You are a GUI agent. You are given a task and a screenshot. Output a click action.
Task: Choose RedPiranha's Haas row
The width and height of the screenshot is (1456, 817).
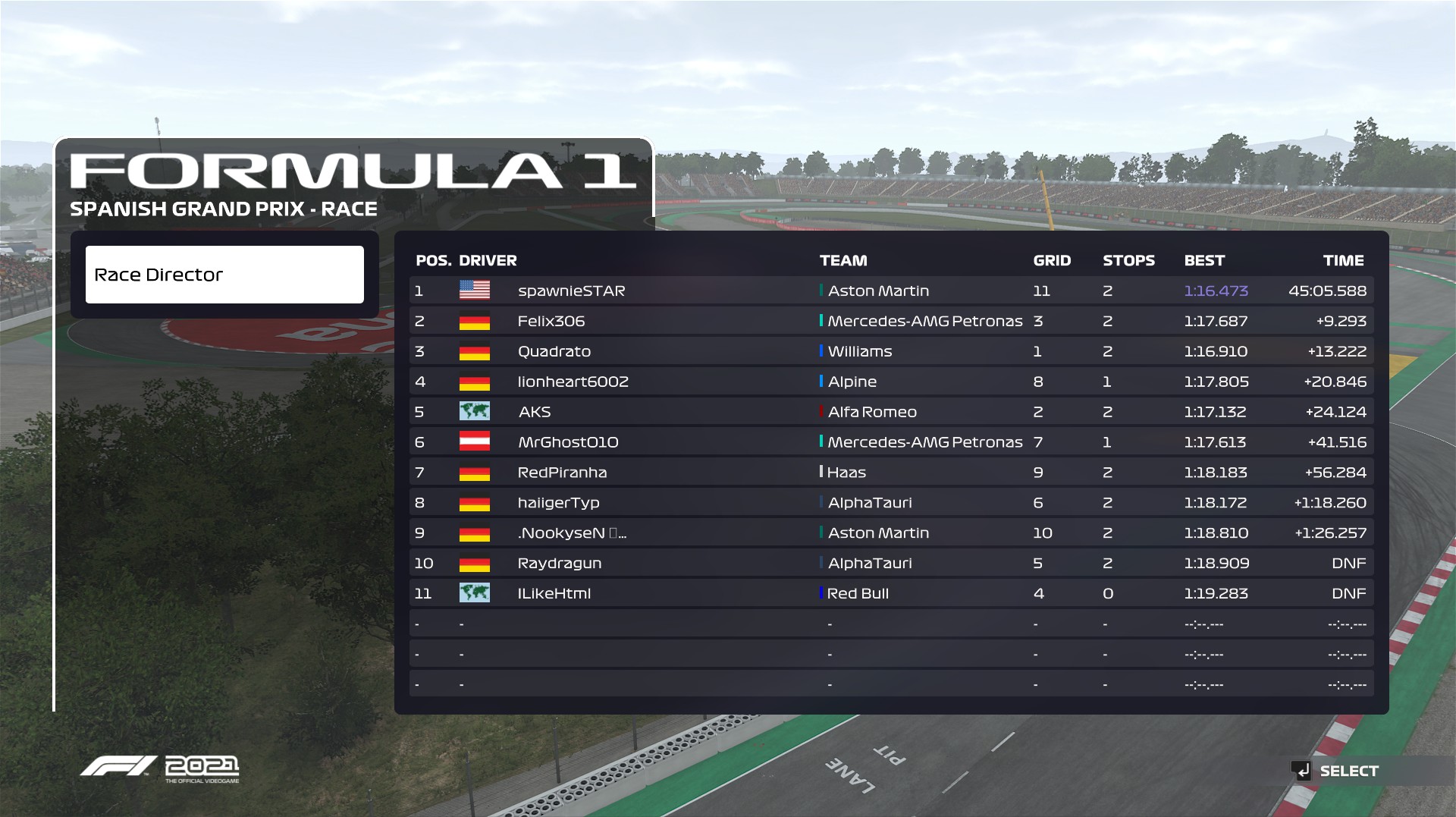(891, 473)
